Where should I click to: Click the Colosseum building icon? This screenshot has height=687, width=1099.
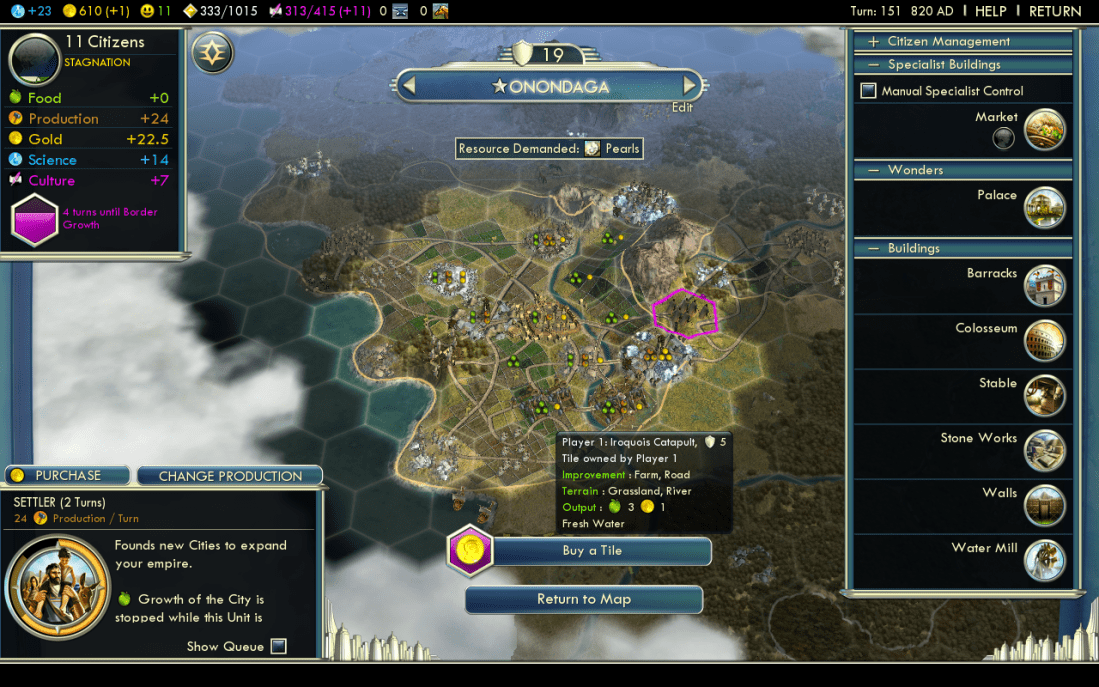pos(1045,341)
